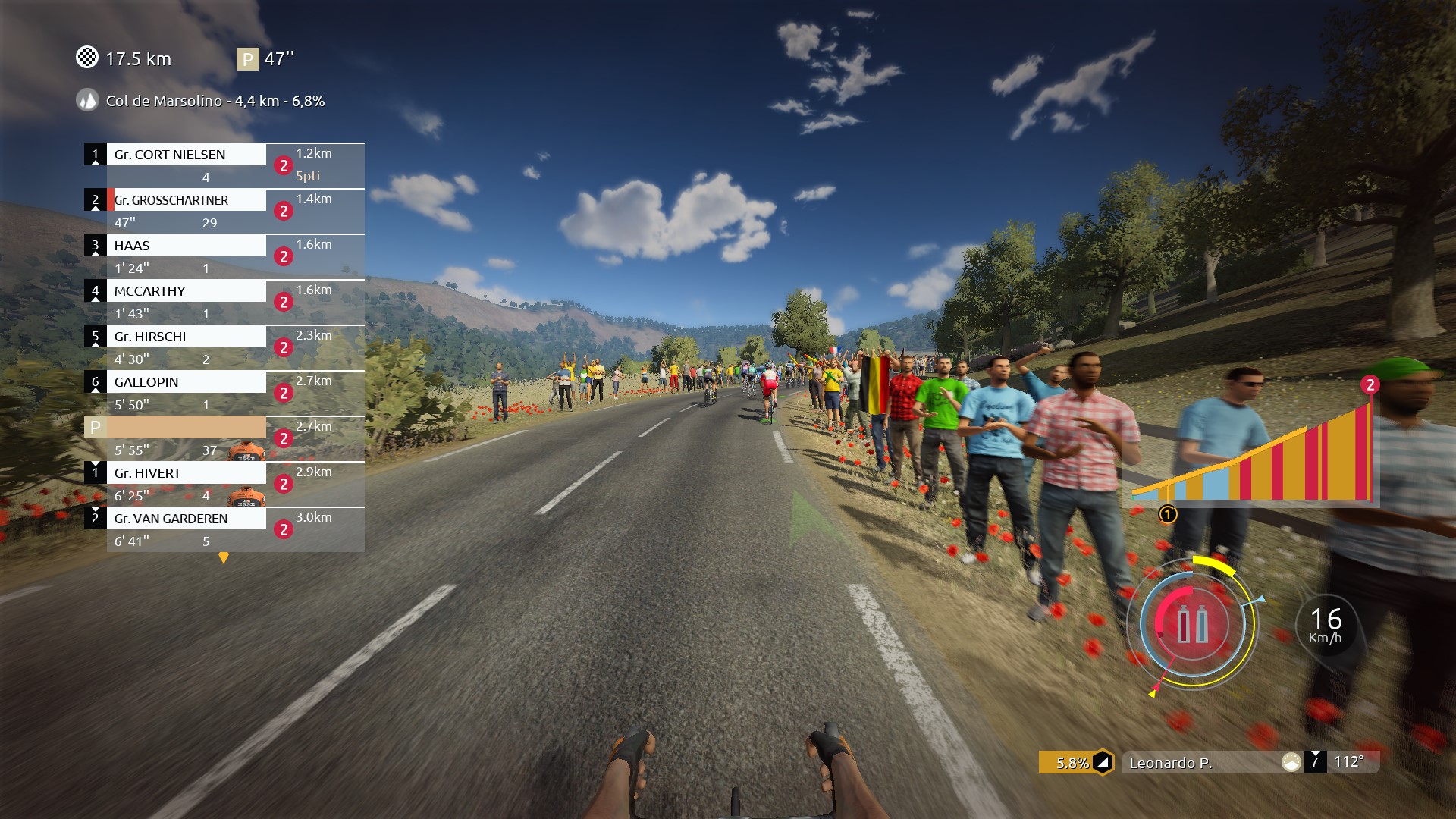The width and height of the screenshot is (1456, 819).
Task: Click the peloton P gap badge
Action: 247,59
